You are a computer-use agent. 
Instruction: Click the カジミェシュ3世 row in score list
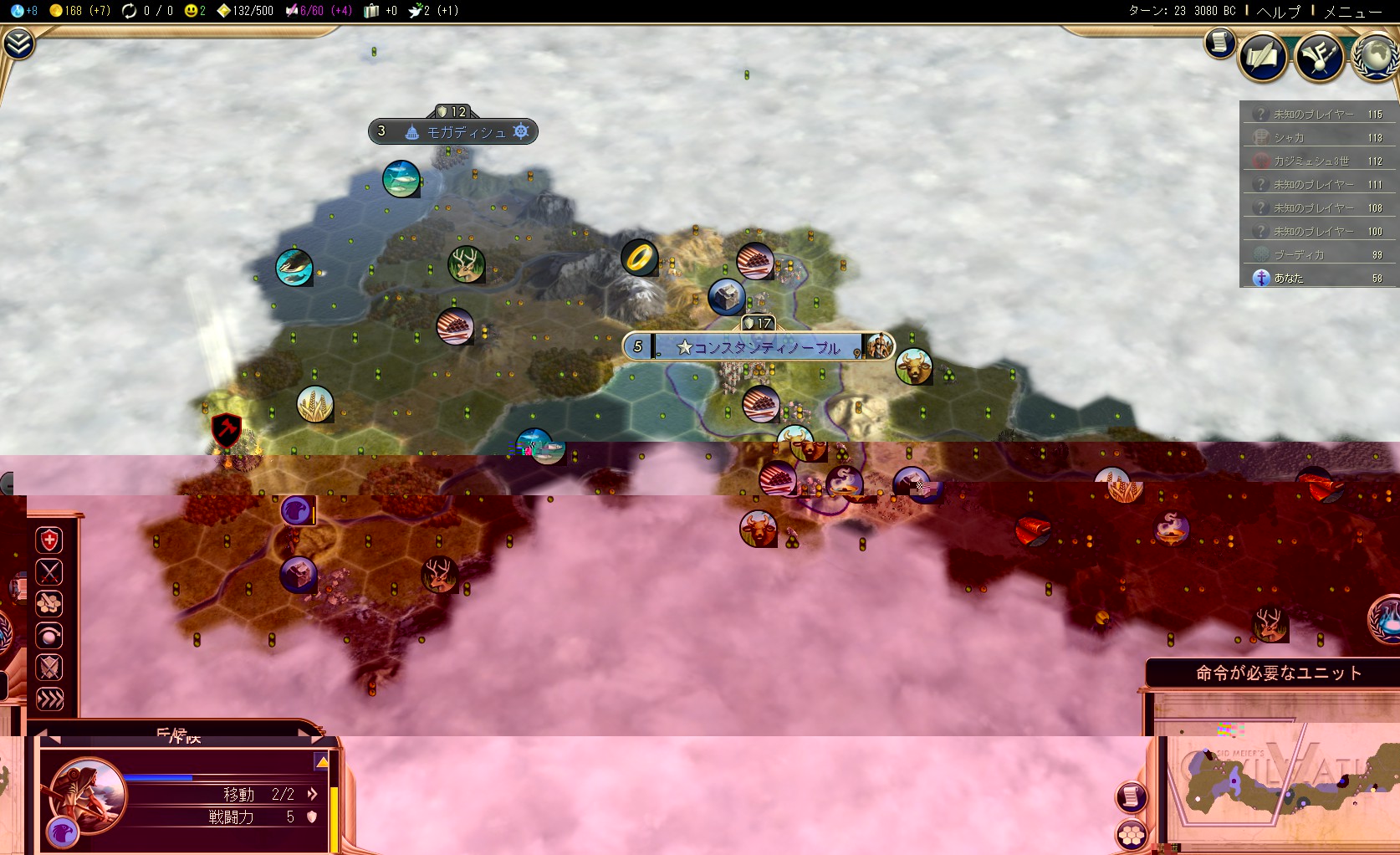(x=1319, y=161)
